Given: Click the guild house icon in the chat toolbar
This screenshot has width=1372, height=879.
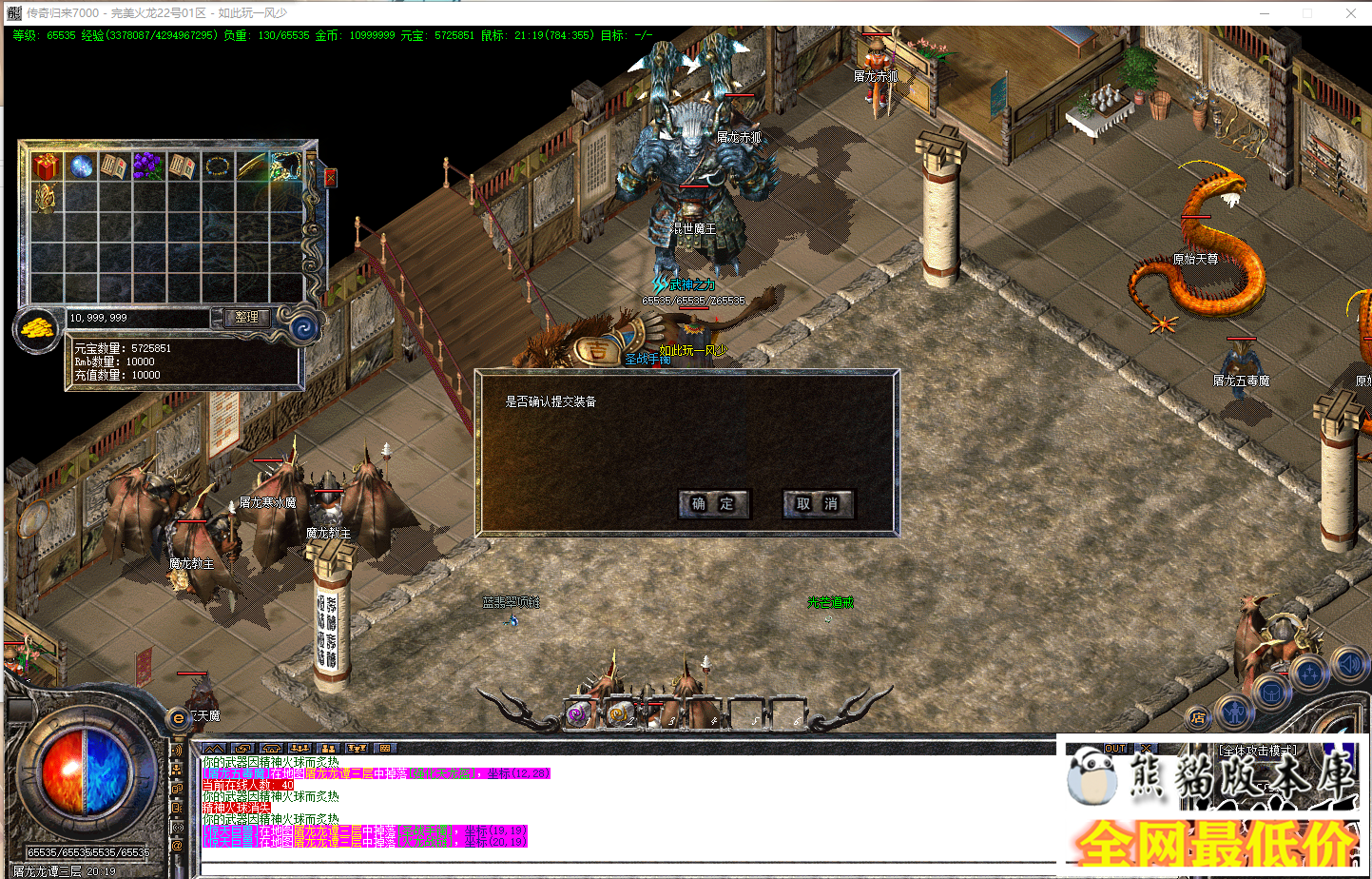Looking at the screenshot, I should 271,749.
